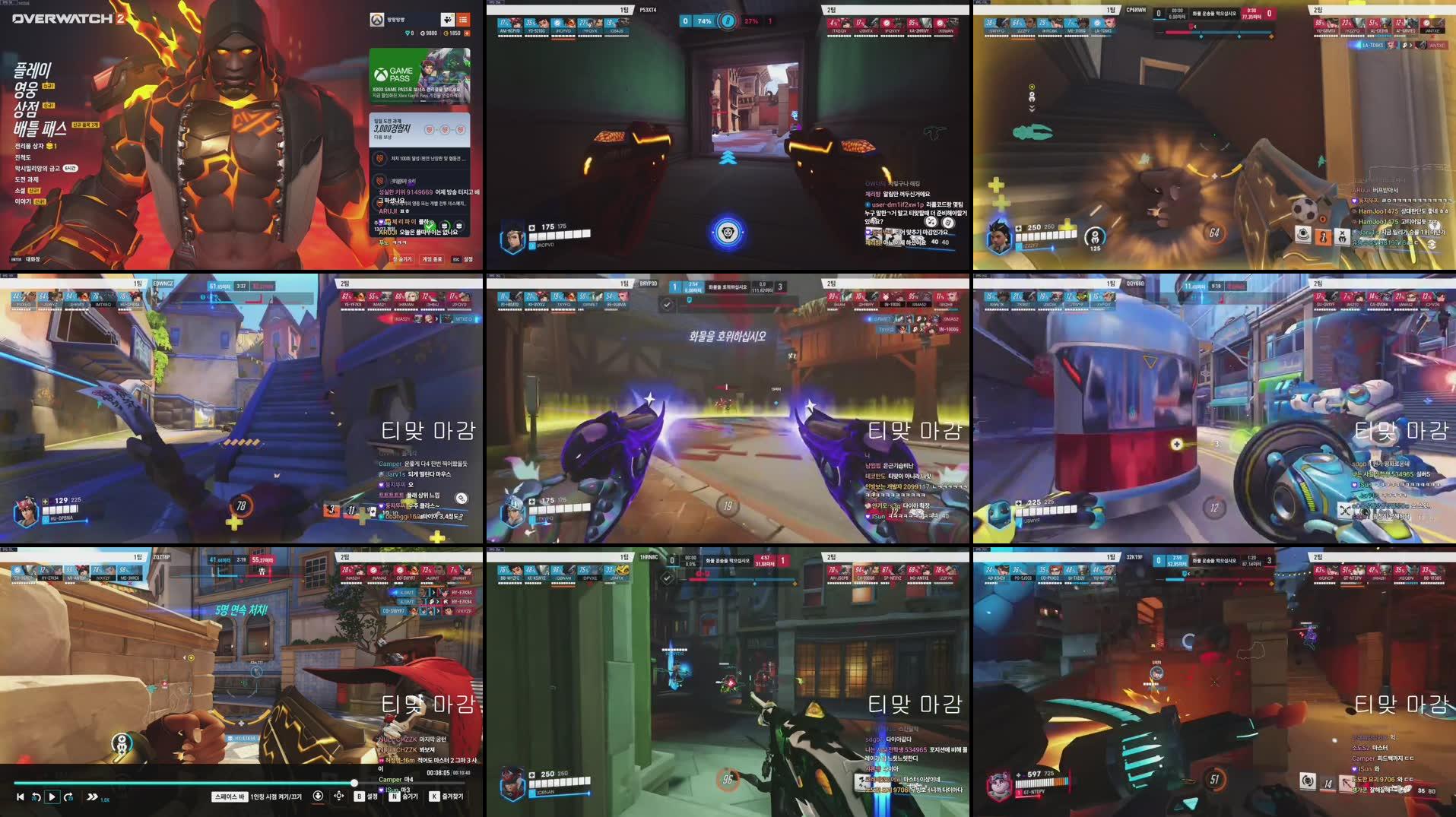Click on the replay timeline progress bar
The width and height of the screenshot is (1456, 817).
(x=228, y=782)
